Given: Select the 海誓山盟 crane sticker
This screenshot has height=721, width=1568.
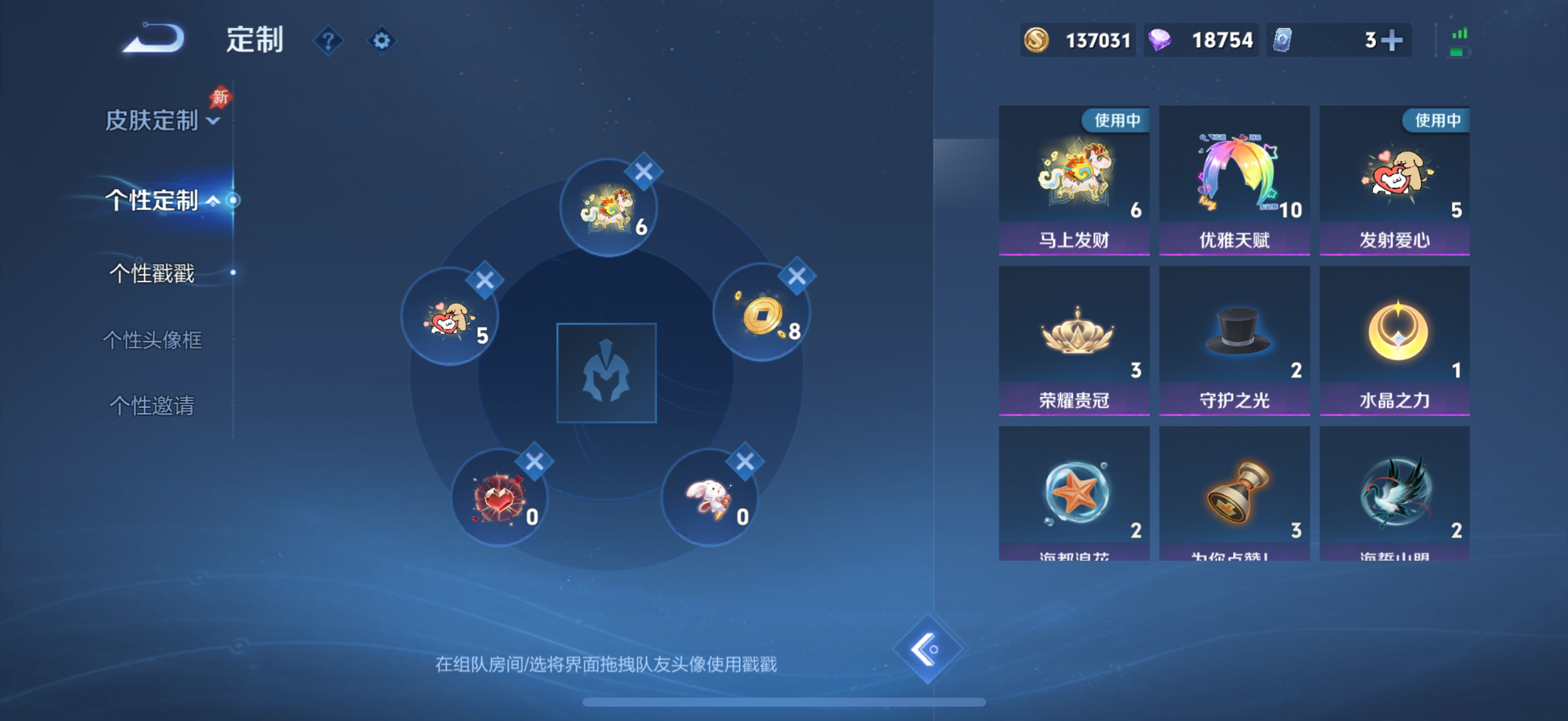Looking at the screenshot, I should click(1395, 493).
